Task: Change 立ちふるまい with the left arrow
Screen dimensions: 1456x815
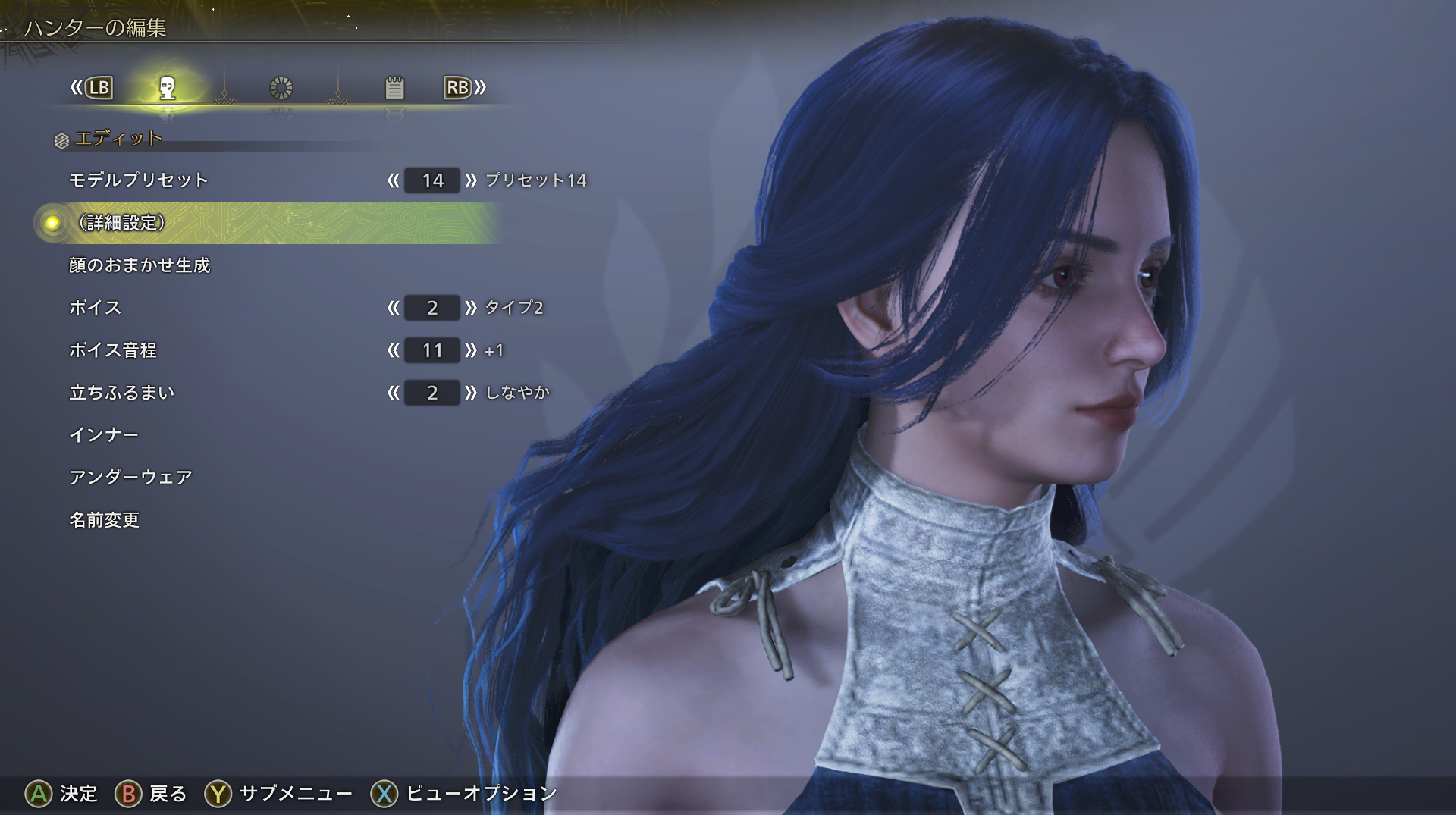Action: 393,393
